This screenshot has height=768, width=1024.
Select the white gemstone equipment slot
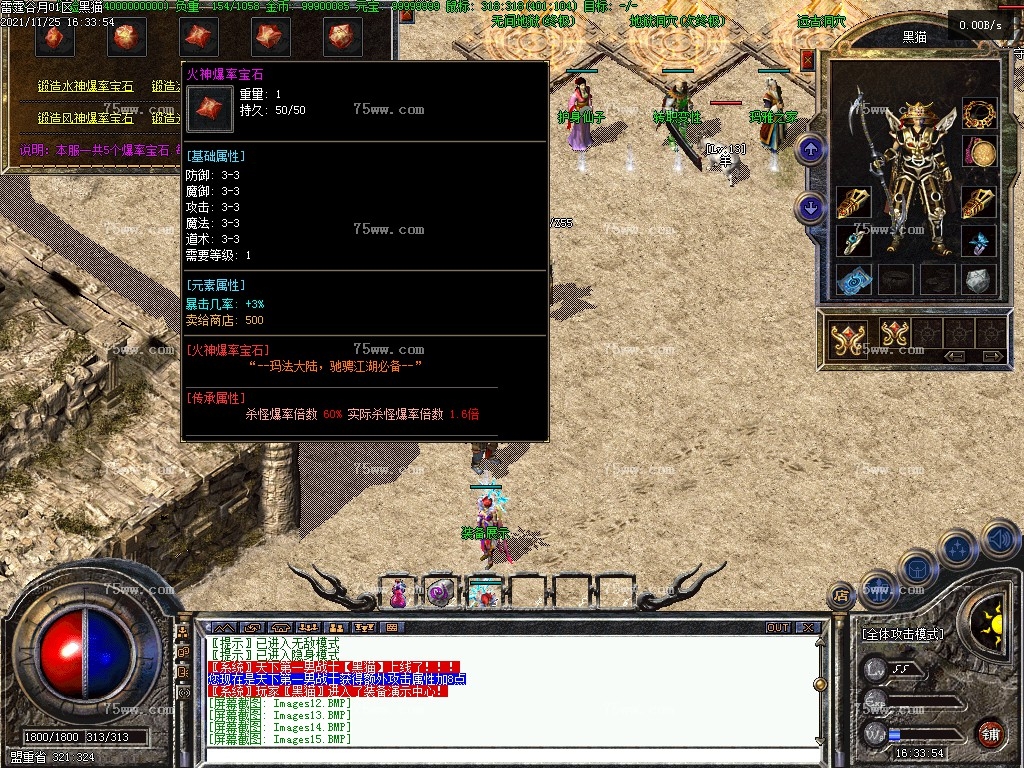point(979,279)
